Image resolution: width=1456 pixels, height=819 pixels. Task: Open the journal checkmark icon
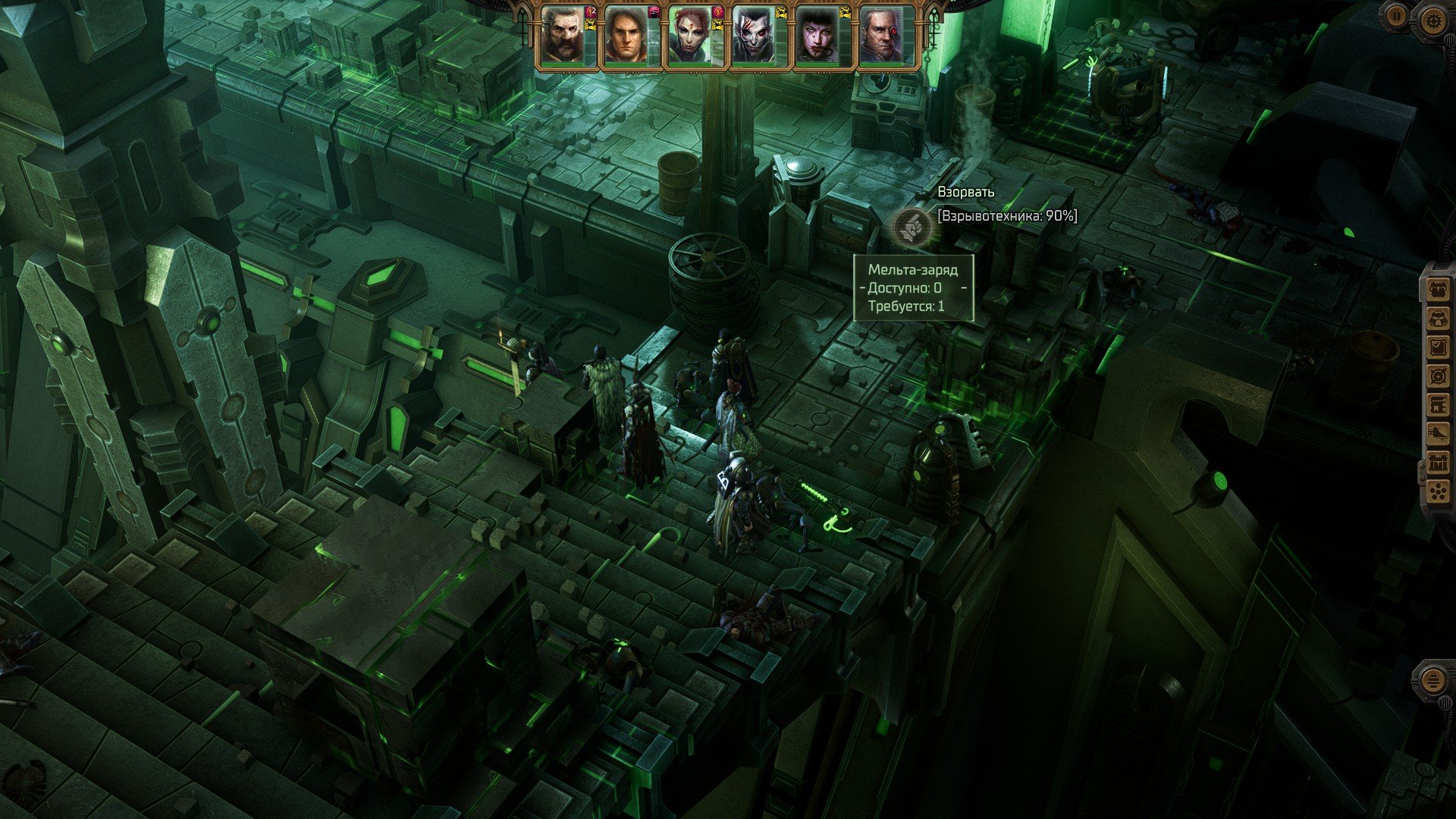(1437, 347)
